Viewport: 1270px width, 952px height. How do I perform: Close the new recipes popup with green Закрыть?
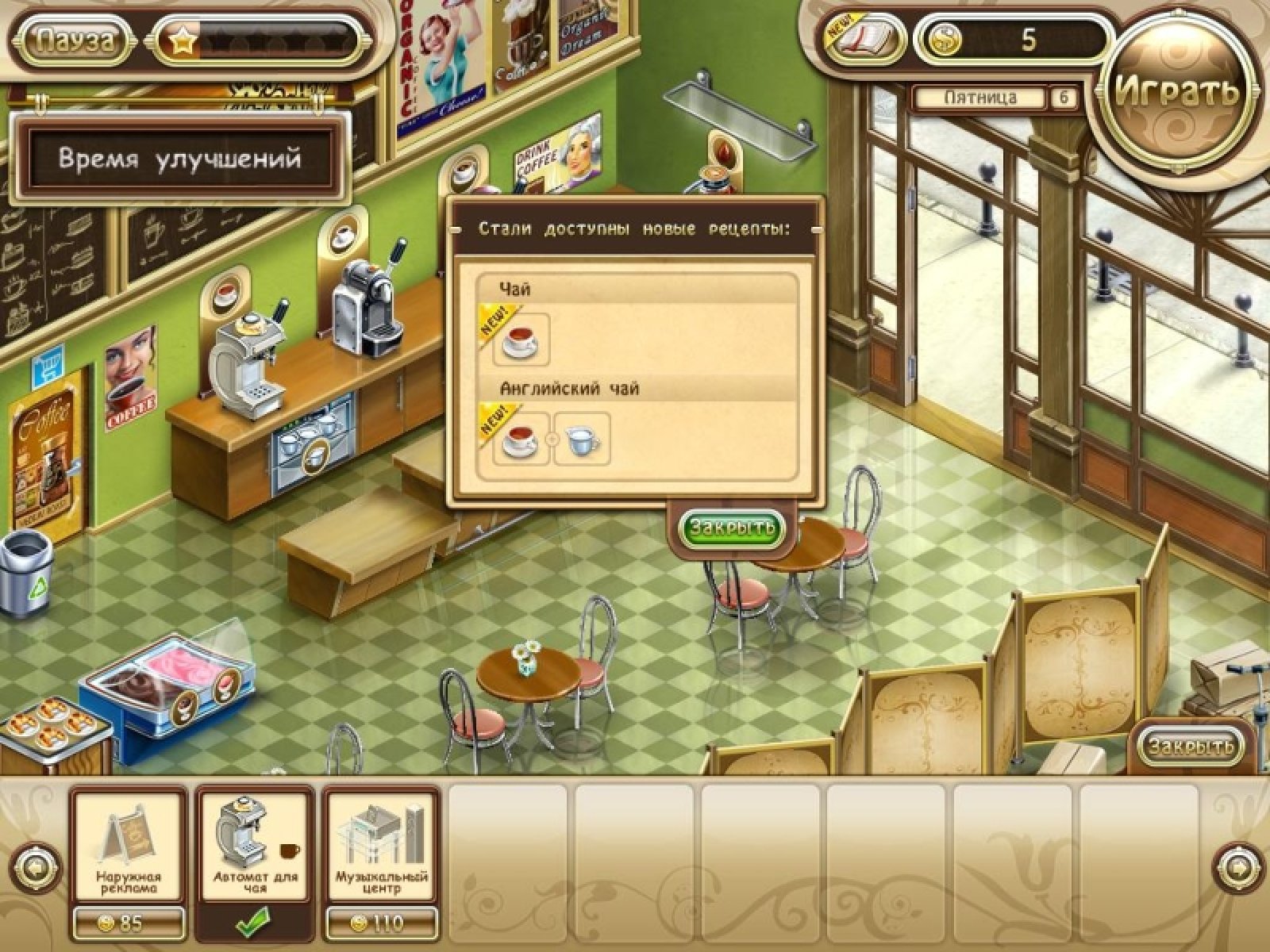(732, 528)
